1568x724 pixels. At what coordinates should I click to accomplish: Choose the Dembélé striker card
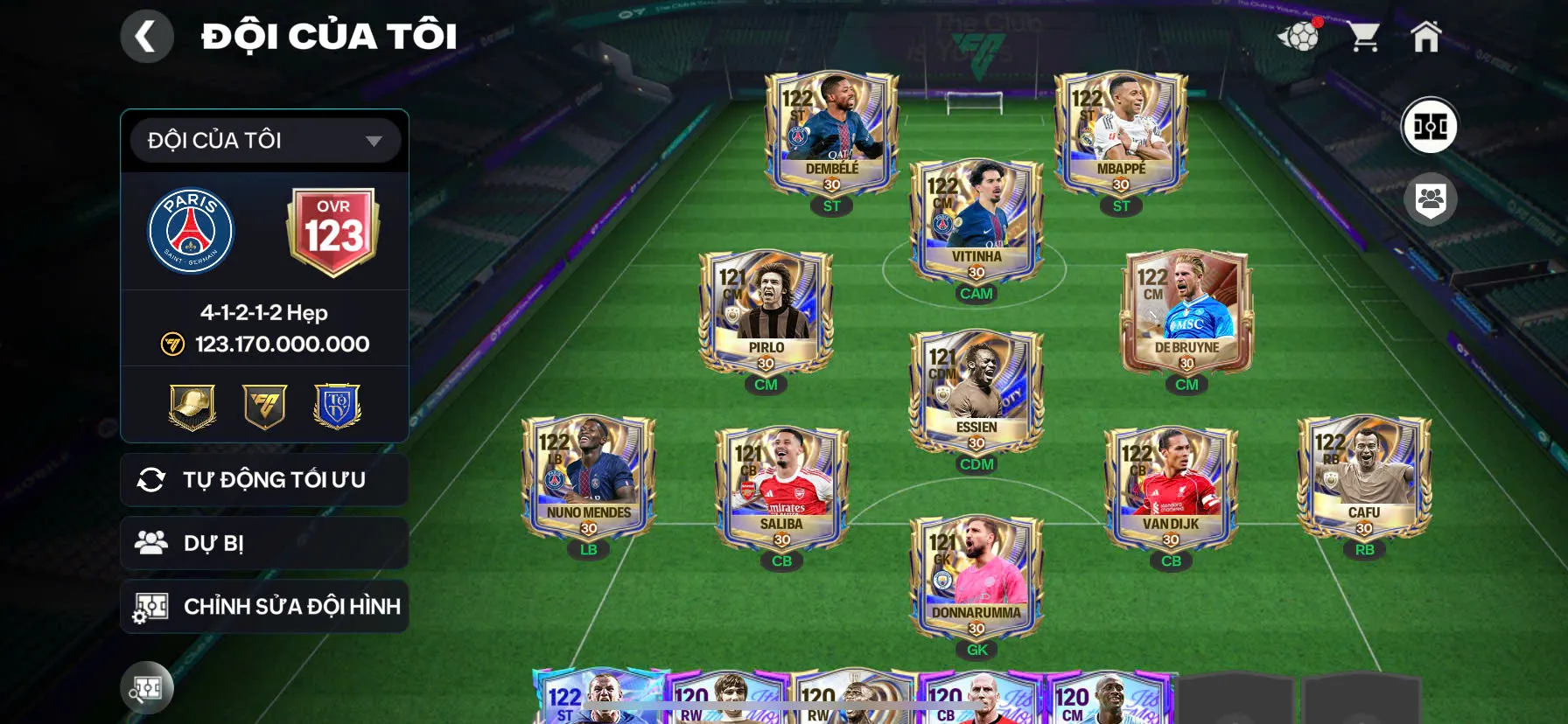click(831, 134)
